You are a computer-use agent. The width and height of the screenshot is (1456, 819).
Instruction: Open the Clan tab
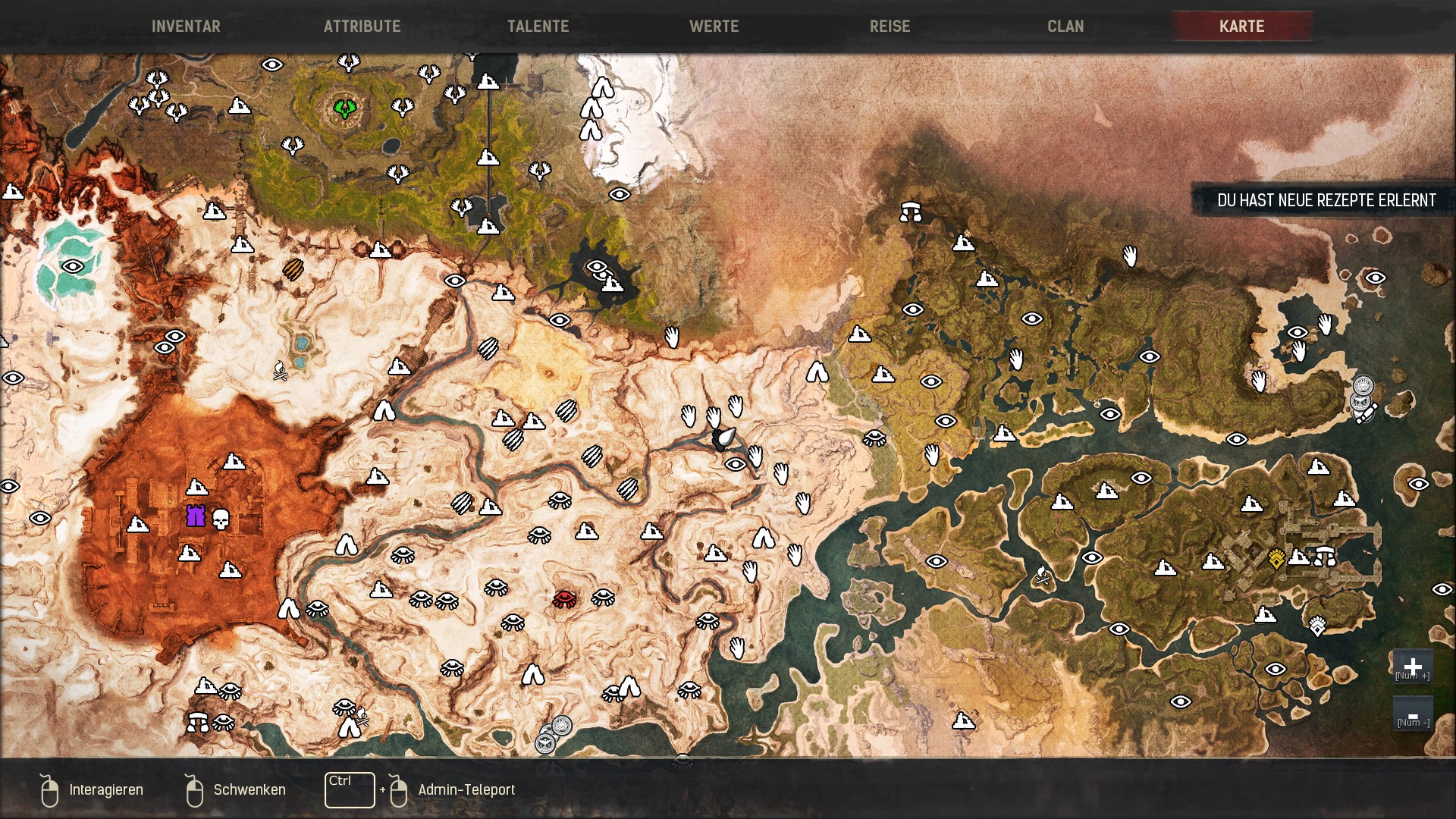(x=1065, y=27)
